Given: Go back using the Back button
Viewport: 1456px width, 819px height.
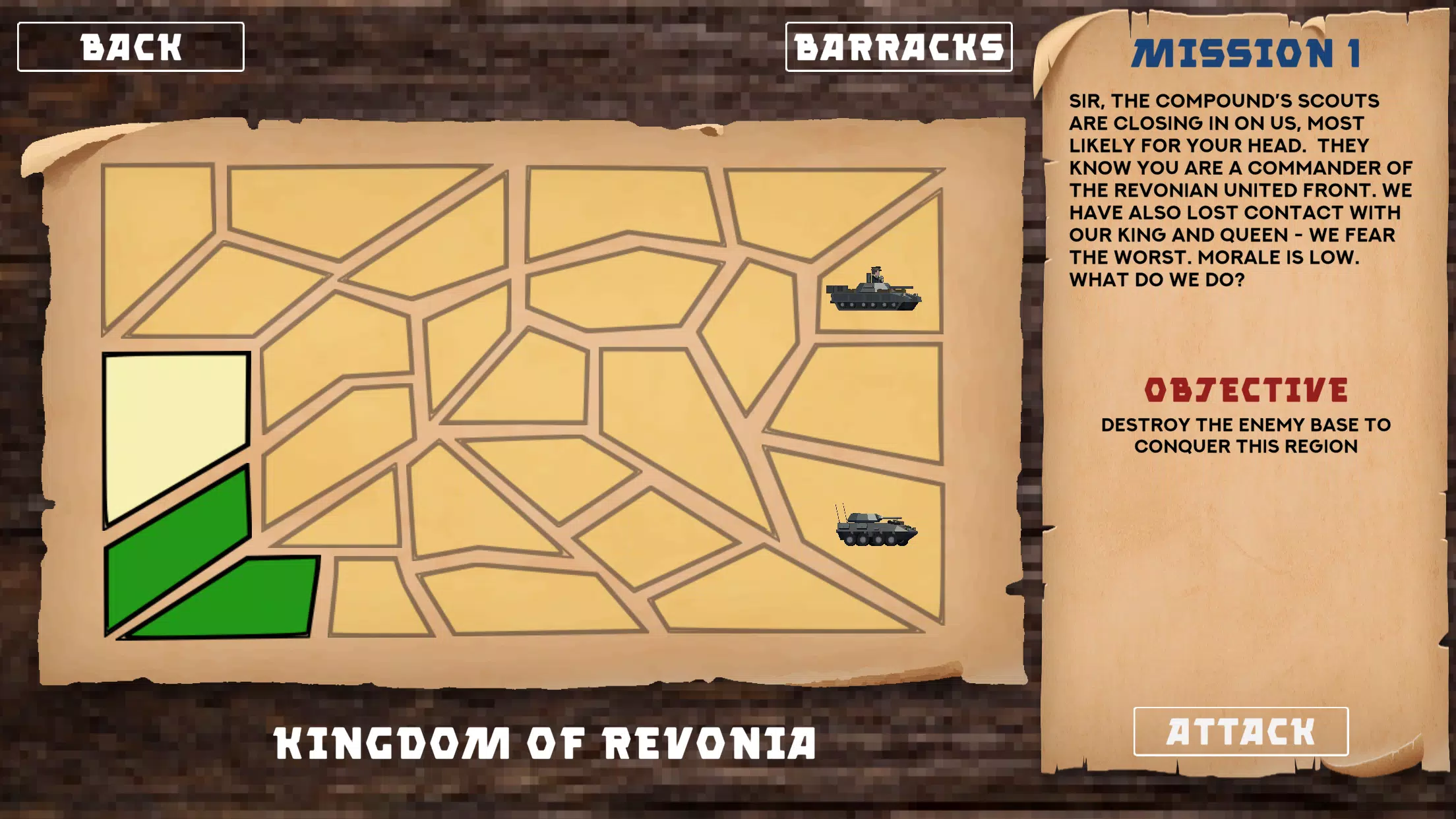Looking at the screenshot, I should [x=131, y=46].
